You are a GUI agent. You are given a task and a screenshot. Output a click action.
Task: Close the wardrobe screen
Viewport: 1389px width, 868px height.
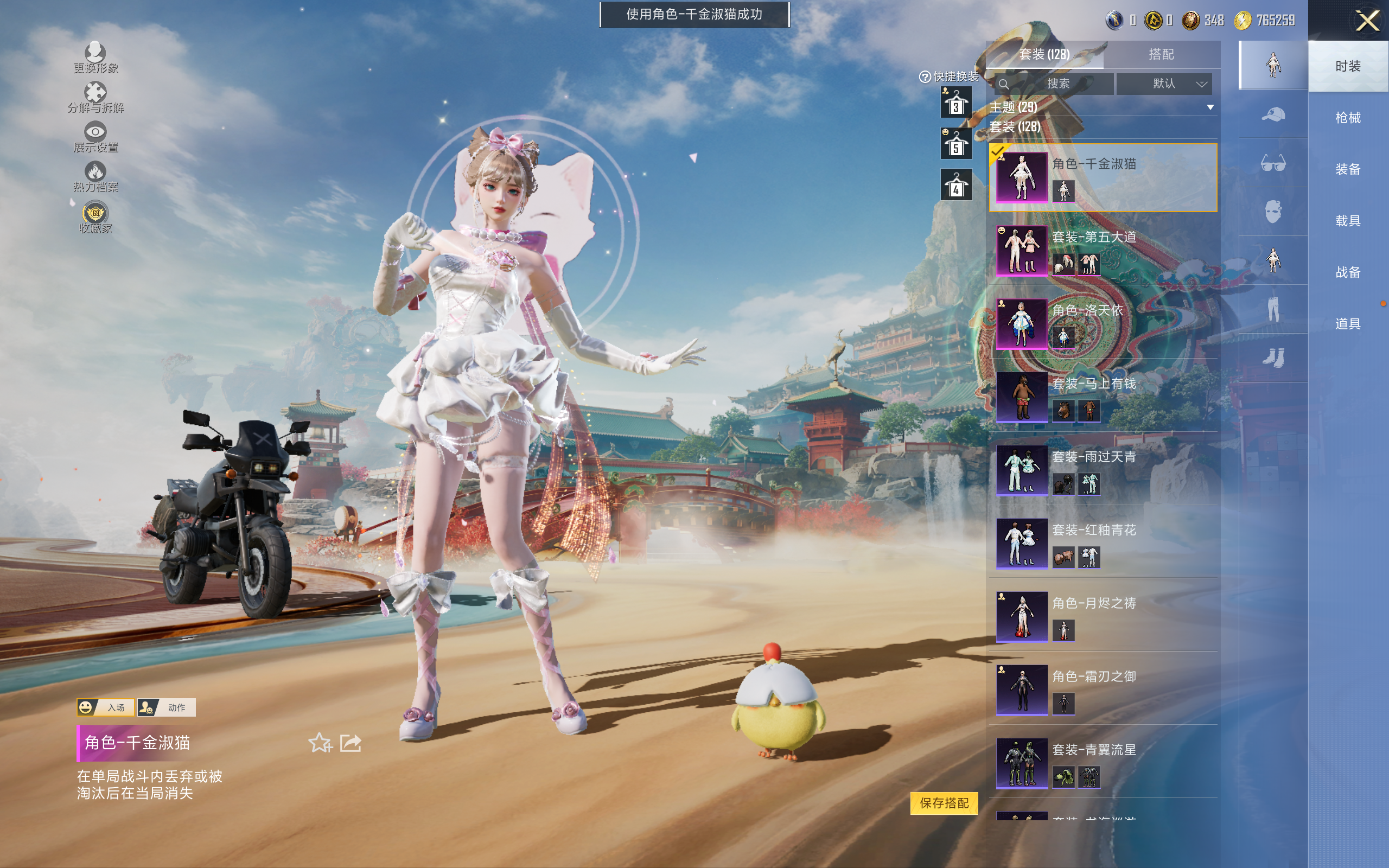(x=1367, y=21)
